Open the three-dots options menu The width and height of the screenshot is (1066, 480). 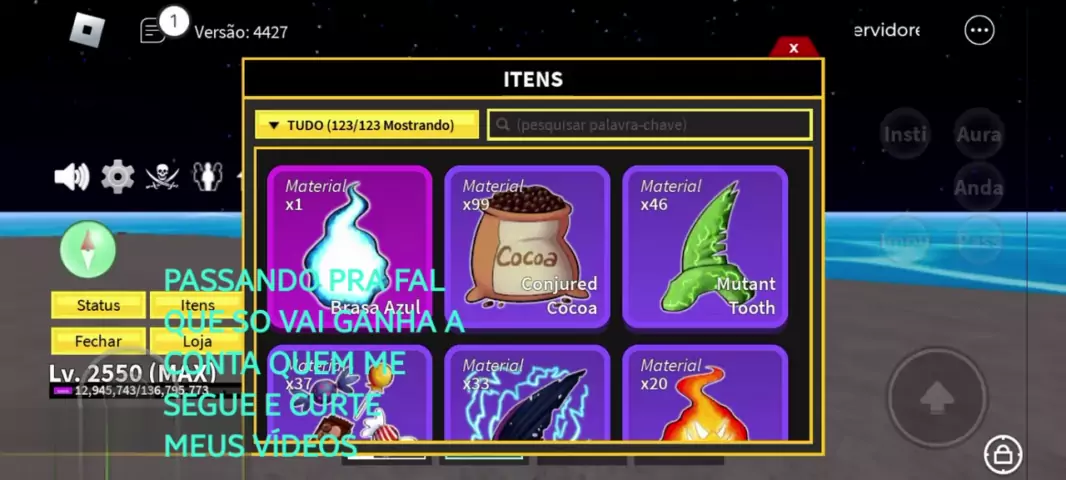pyautogui.click(x=979, y=31)
